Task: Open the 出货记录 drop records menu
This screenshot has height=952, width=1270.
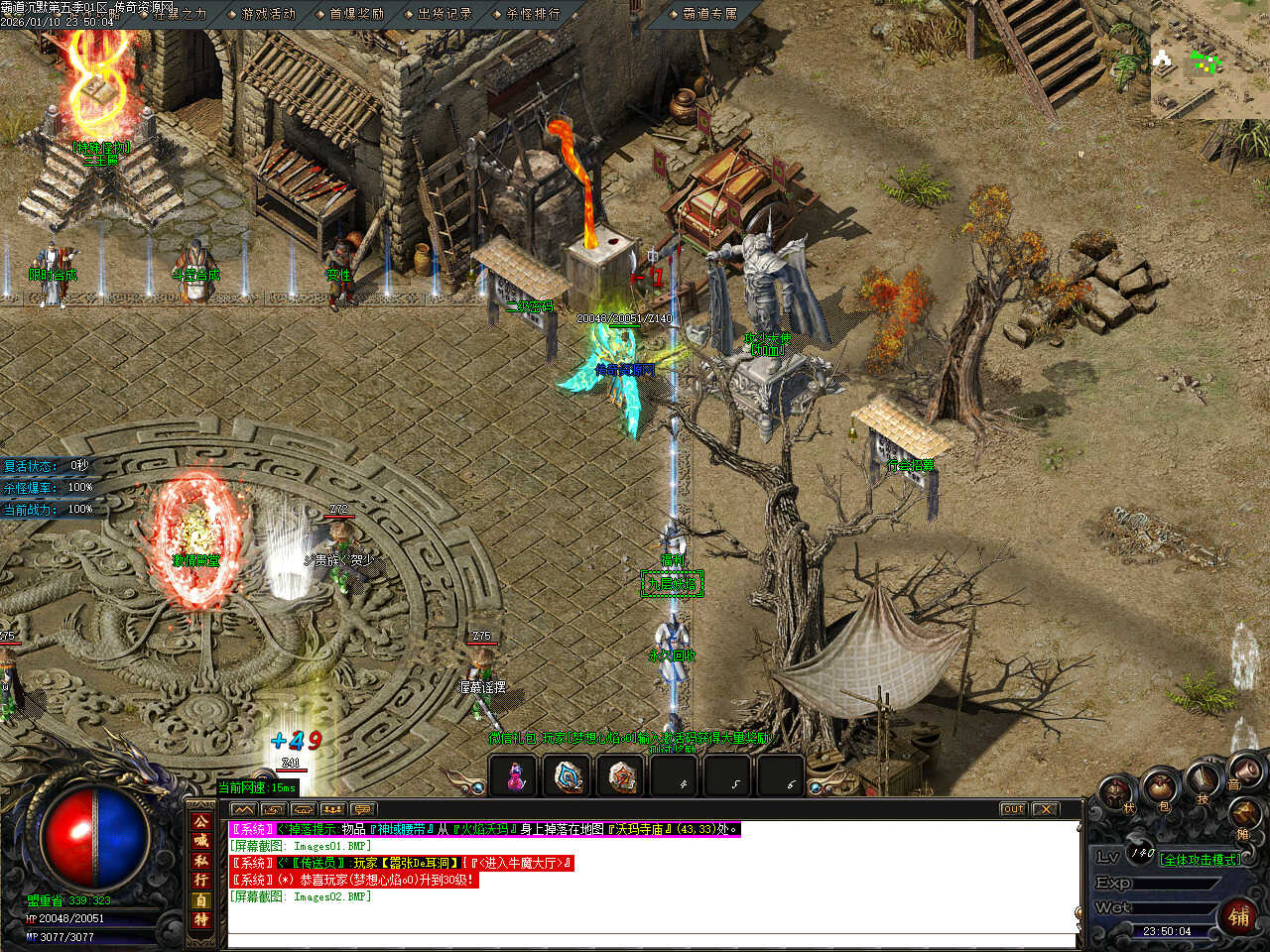Action: (x=444, y=14)
